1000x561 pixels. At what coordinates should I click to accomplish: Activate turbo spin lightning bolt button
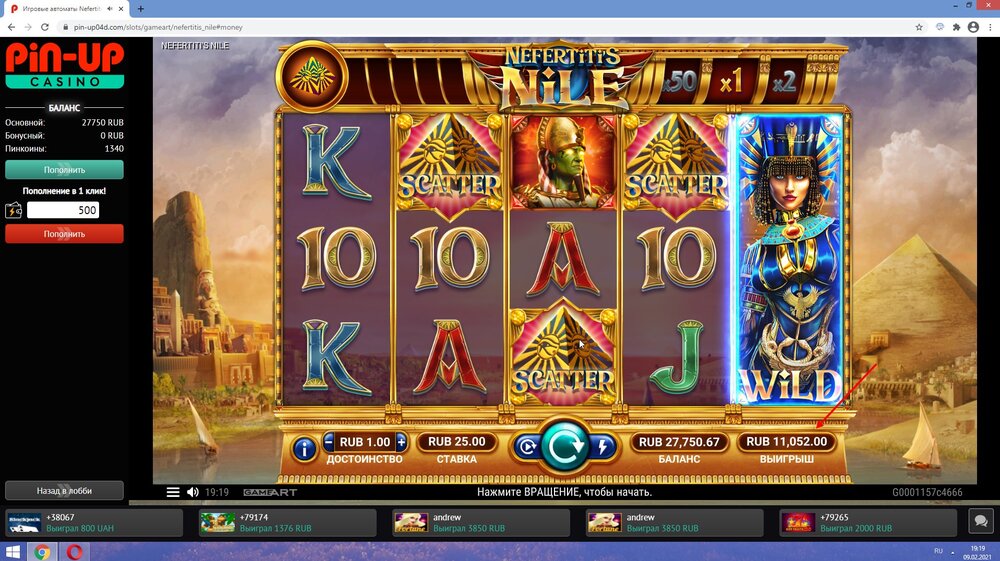click(x=604, y=447)
